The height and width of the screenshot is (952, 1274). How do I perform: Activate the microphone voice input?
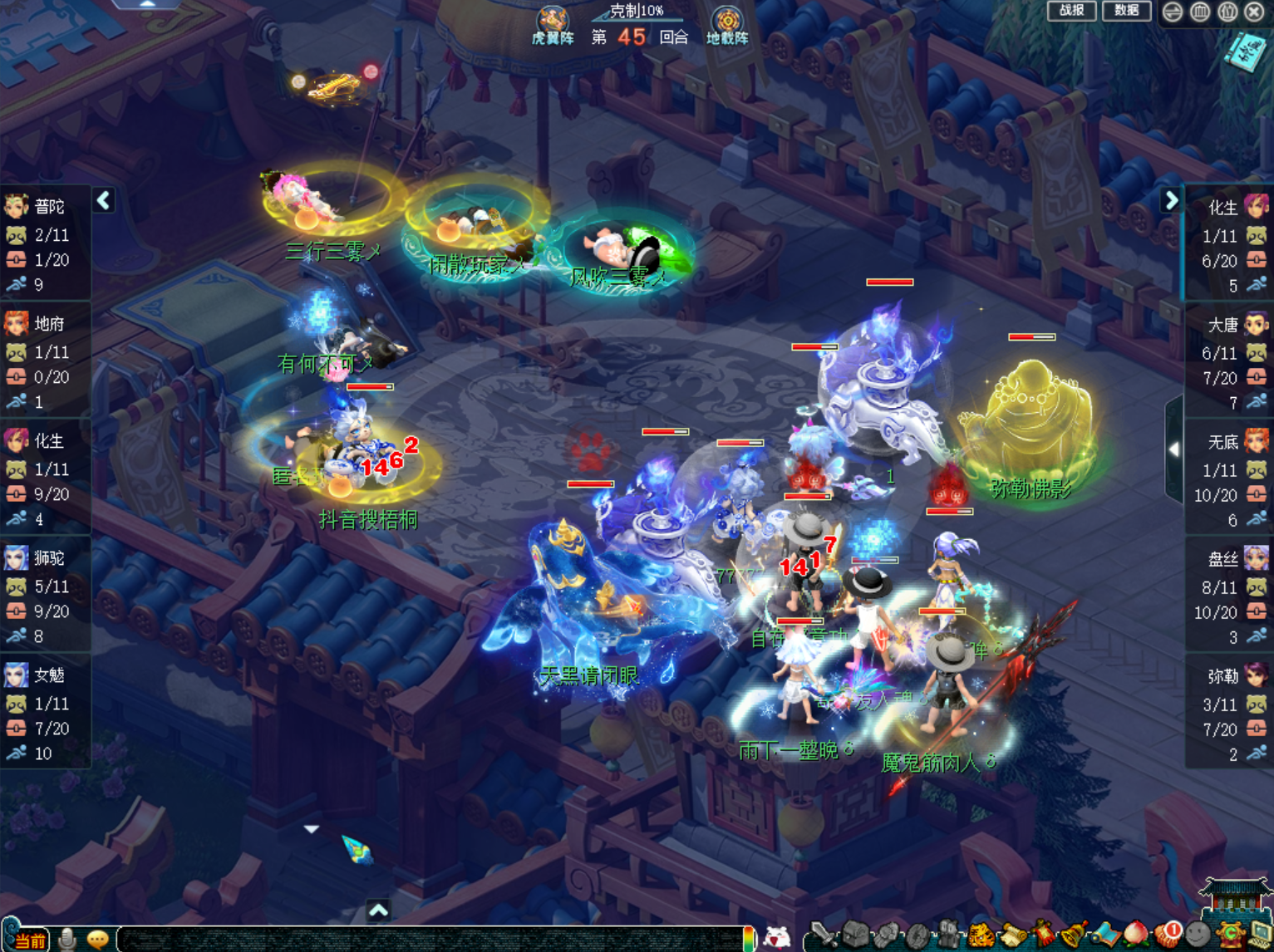[67, 940]
